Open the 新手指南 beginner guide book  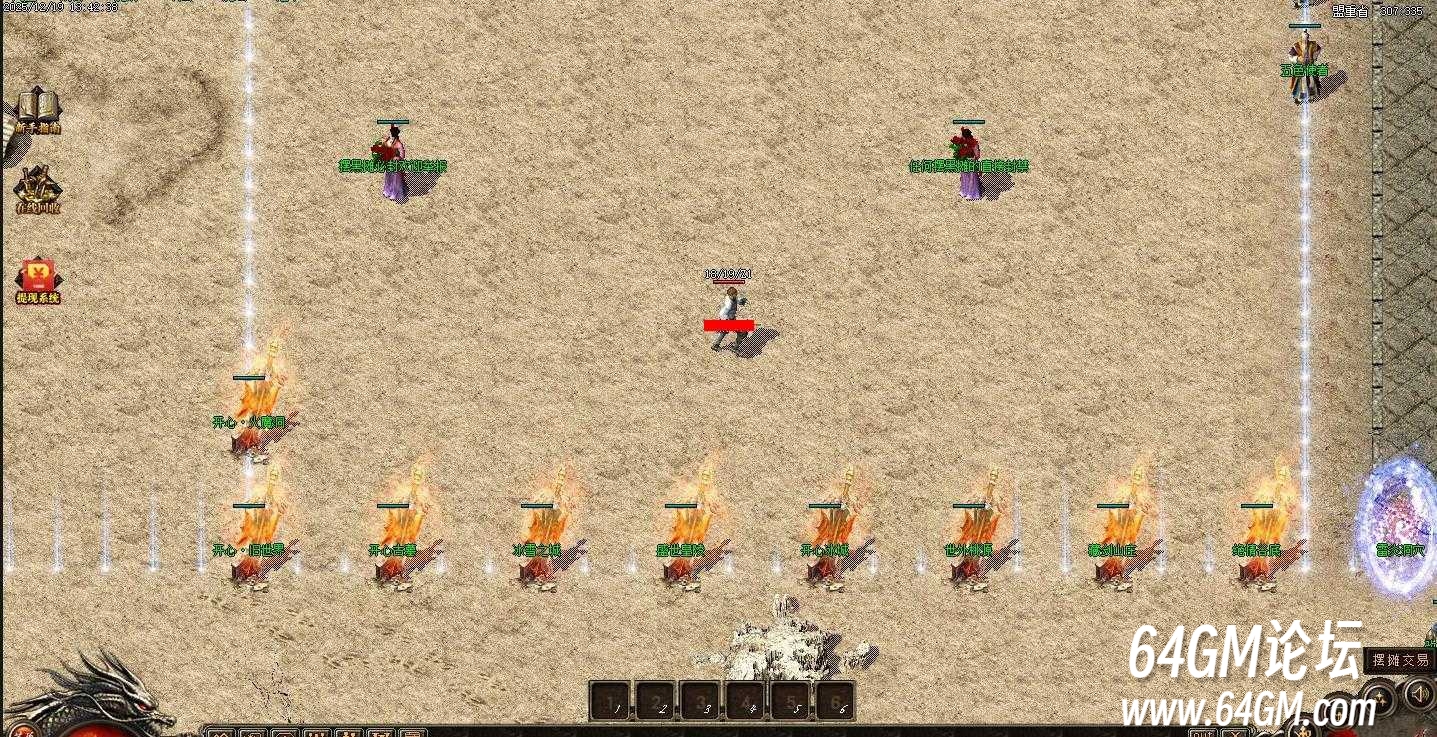(38, 108)
